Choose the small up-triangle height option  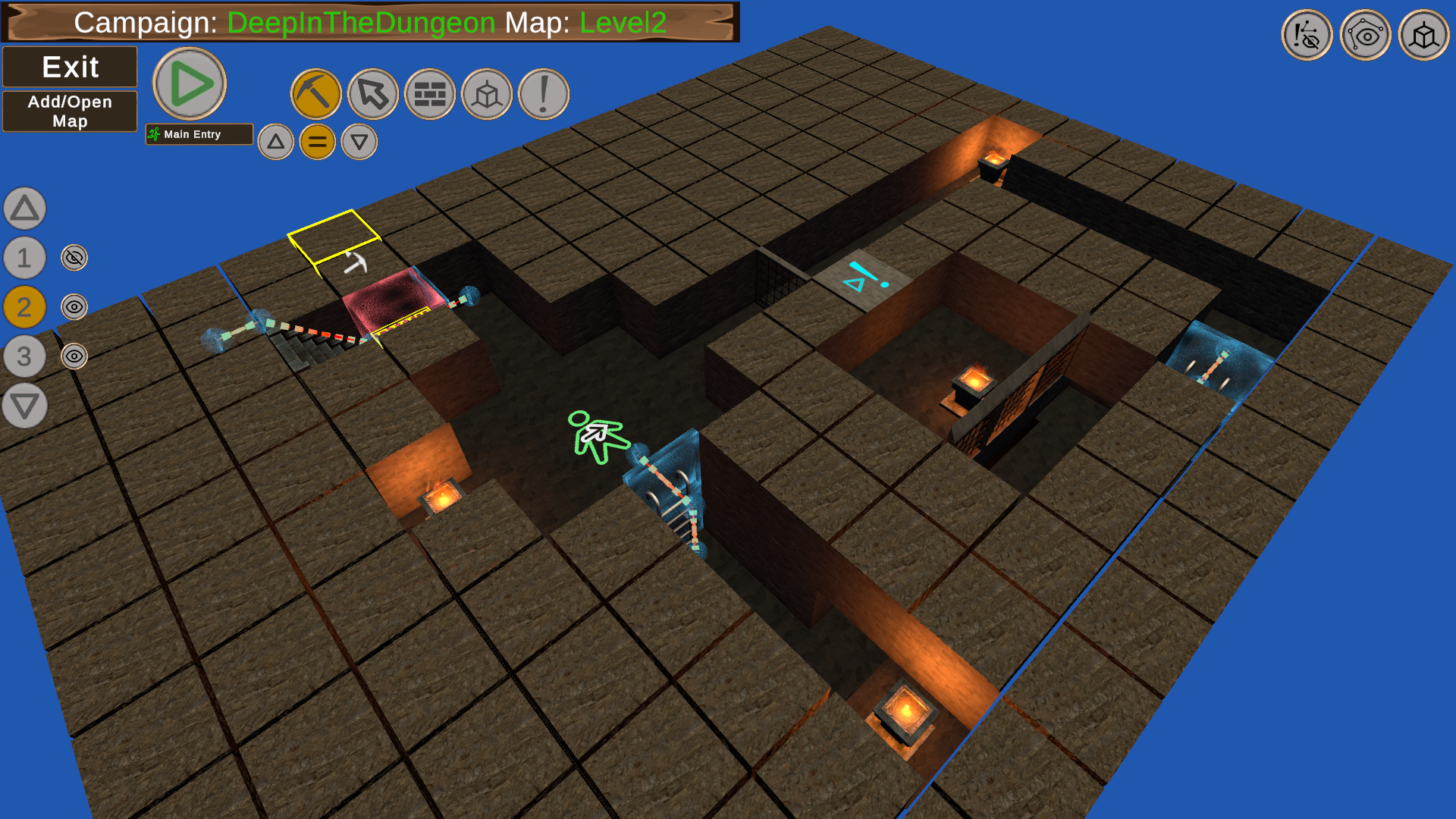pyautogui.click(x=276, y=142)
